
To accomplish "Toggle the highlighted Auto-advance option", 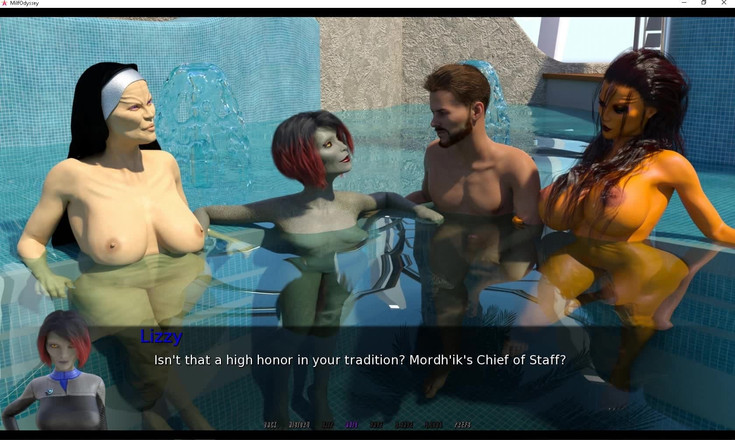I will coord(352,425).
